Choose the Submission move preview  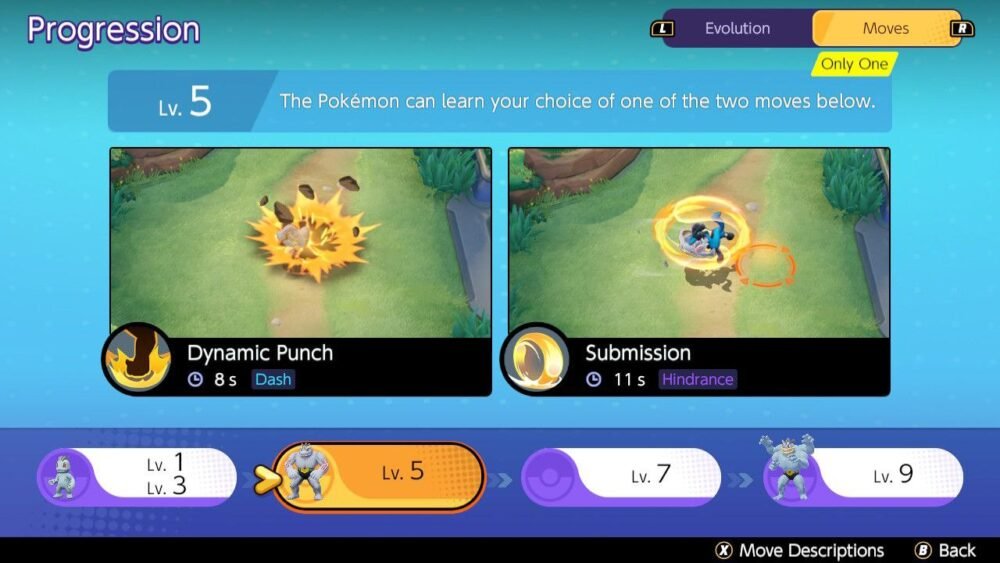point(699,243)
